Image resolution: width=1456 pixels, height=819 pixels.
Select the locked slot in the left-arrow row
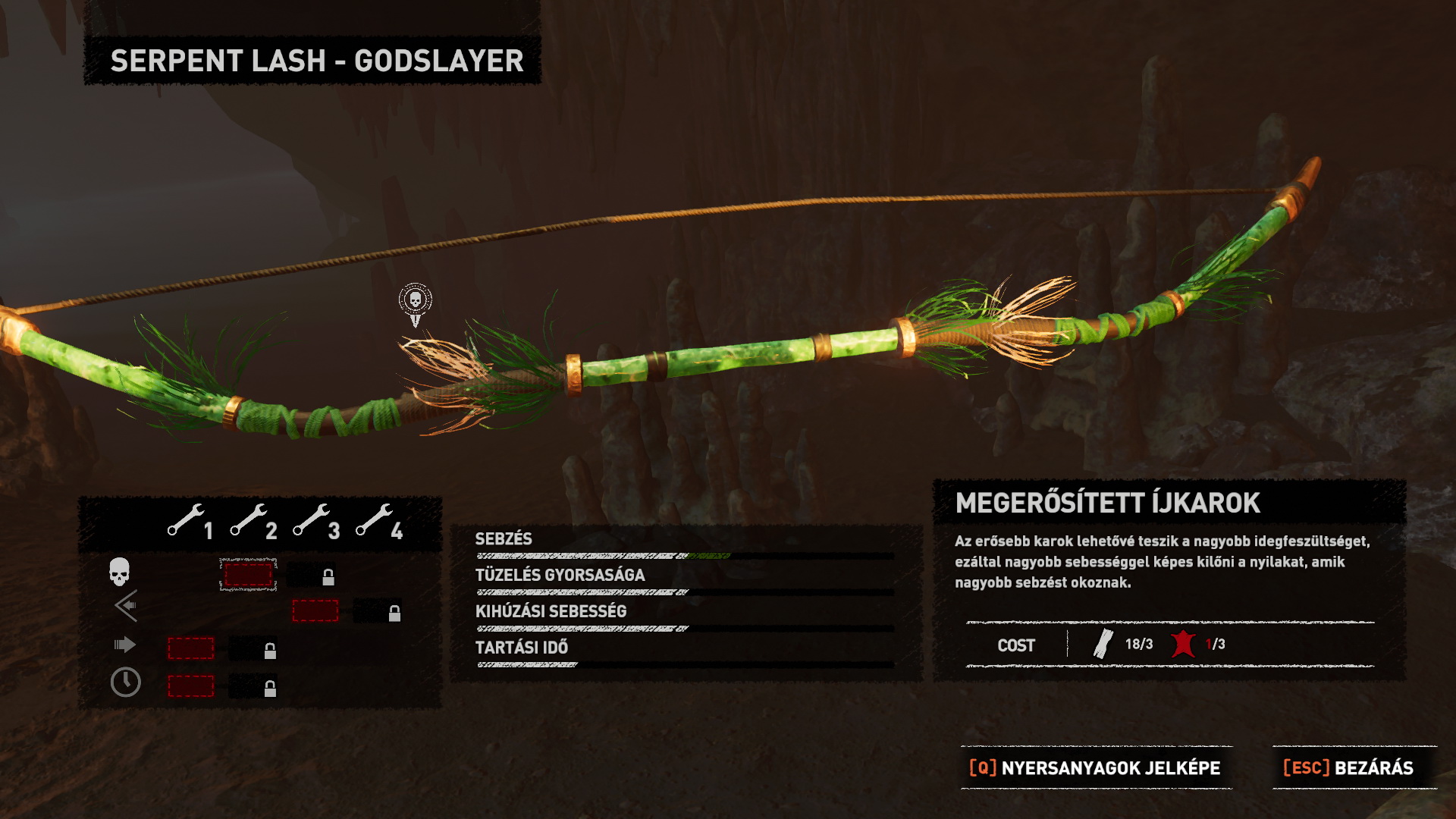[x=378, y=612]
